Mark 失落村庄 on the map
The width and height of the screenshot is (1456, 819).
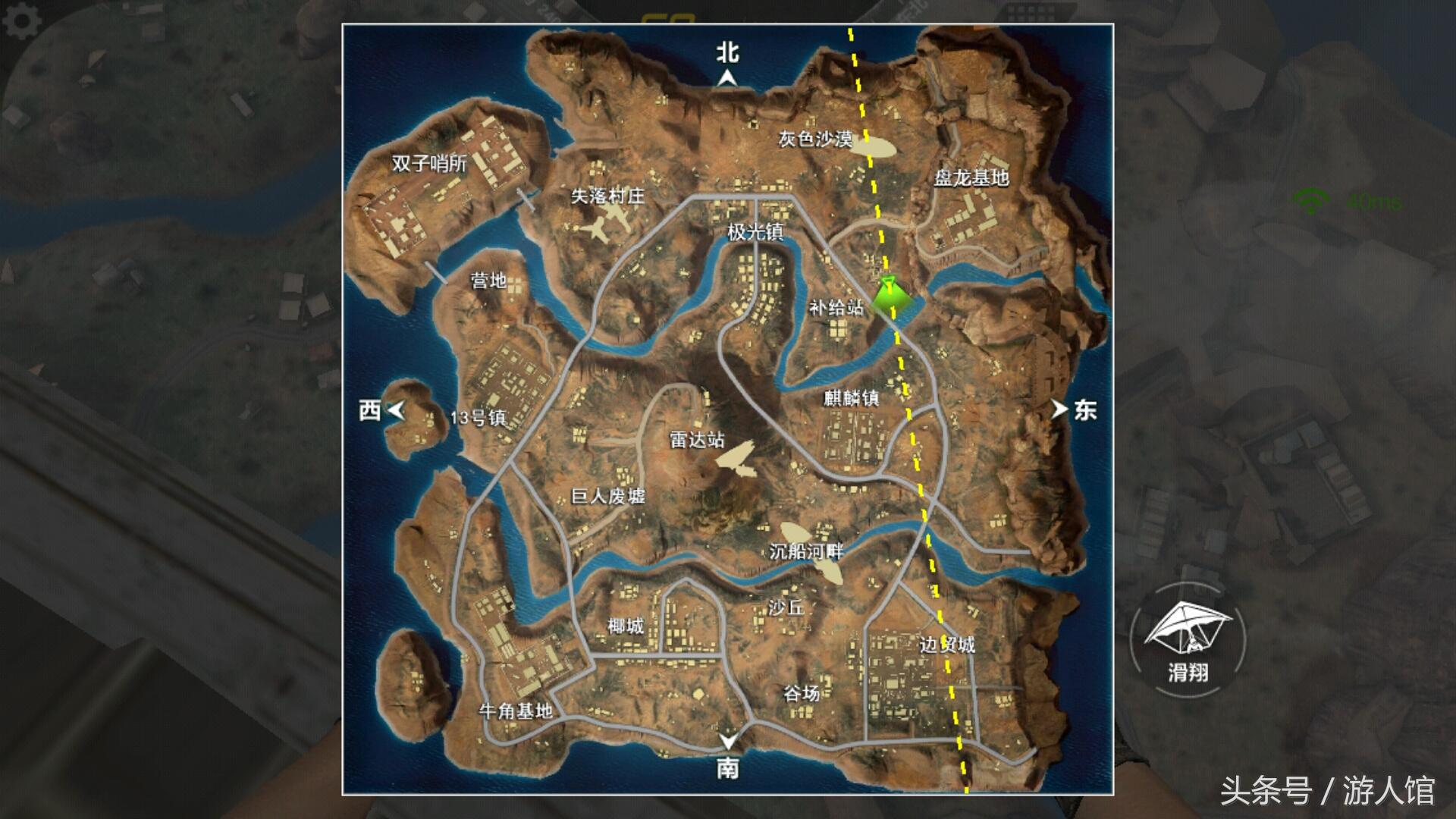[x=607, y=196]
